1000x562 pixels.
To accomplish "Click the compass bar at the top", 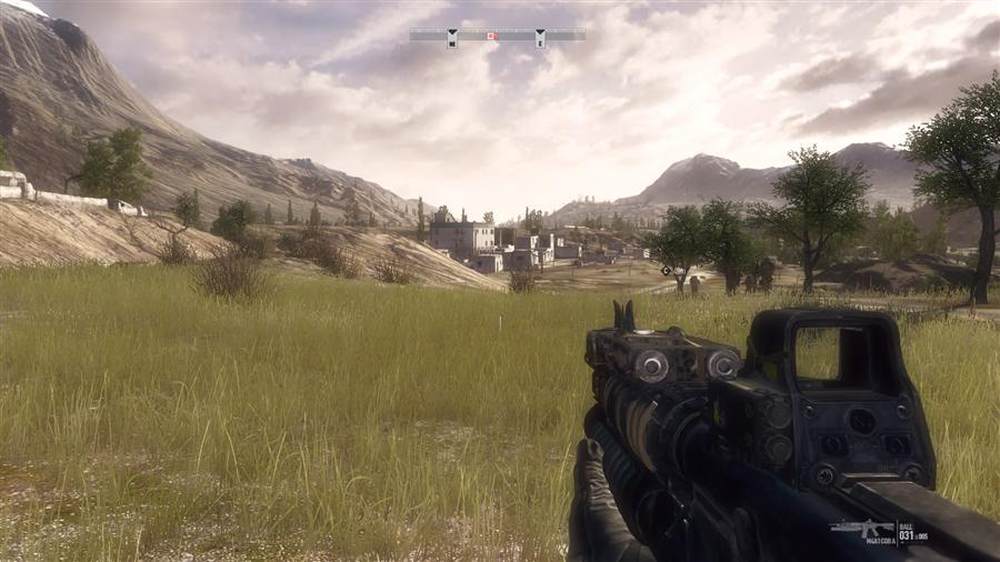I will tap(497, 35).
